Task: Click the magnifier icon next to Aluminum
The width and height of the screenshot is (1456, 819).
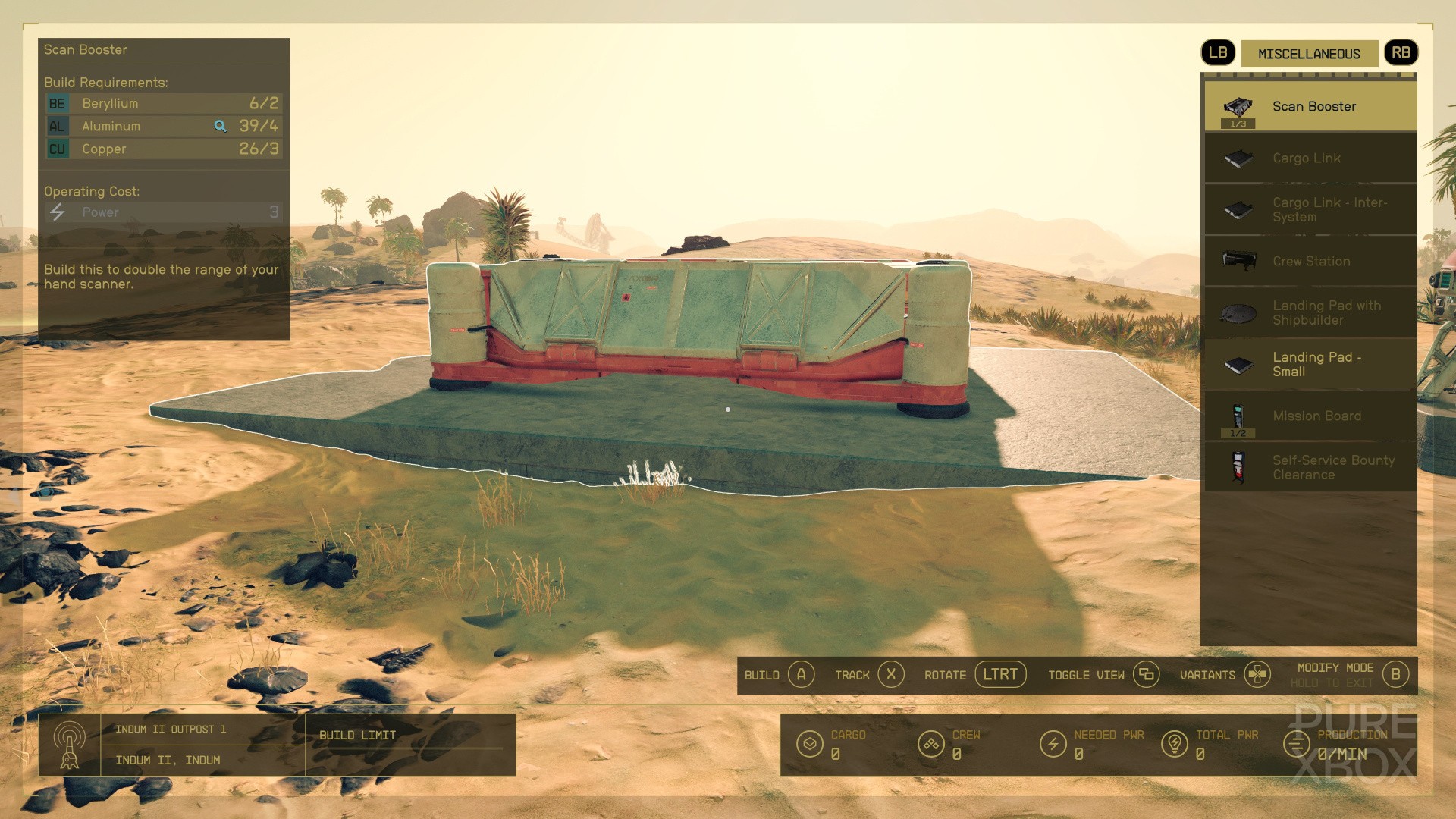Action: click(221, 127)
